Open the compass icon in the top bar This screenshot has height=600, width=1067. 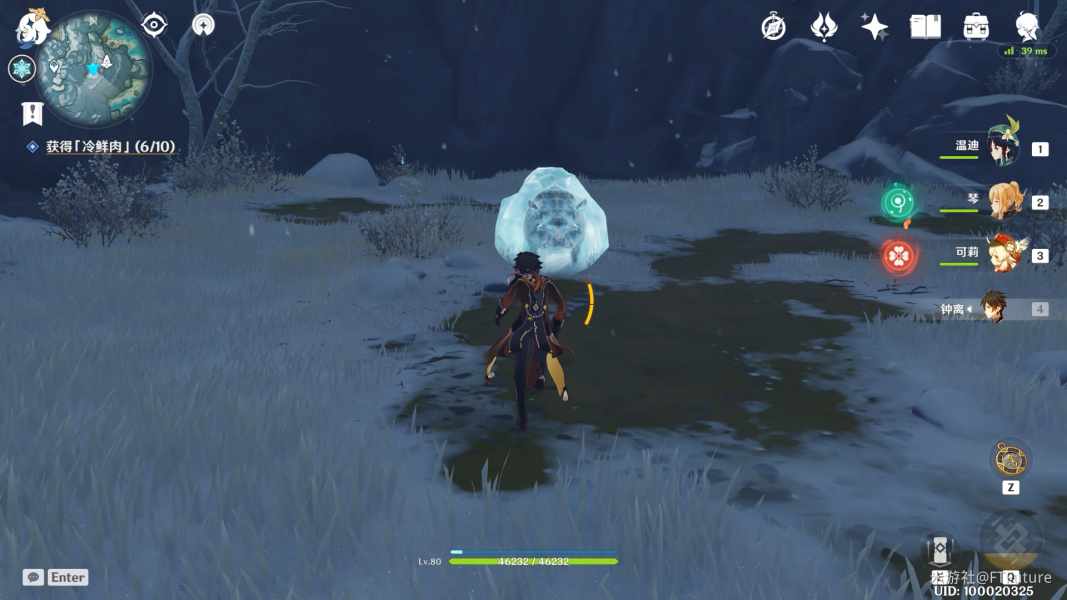(773, 27)
